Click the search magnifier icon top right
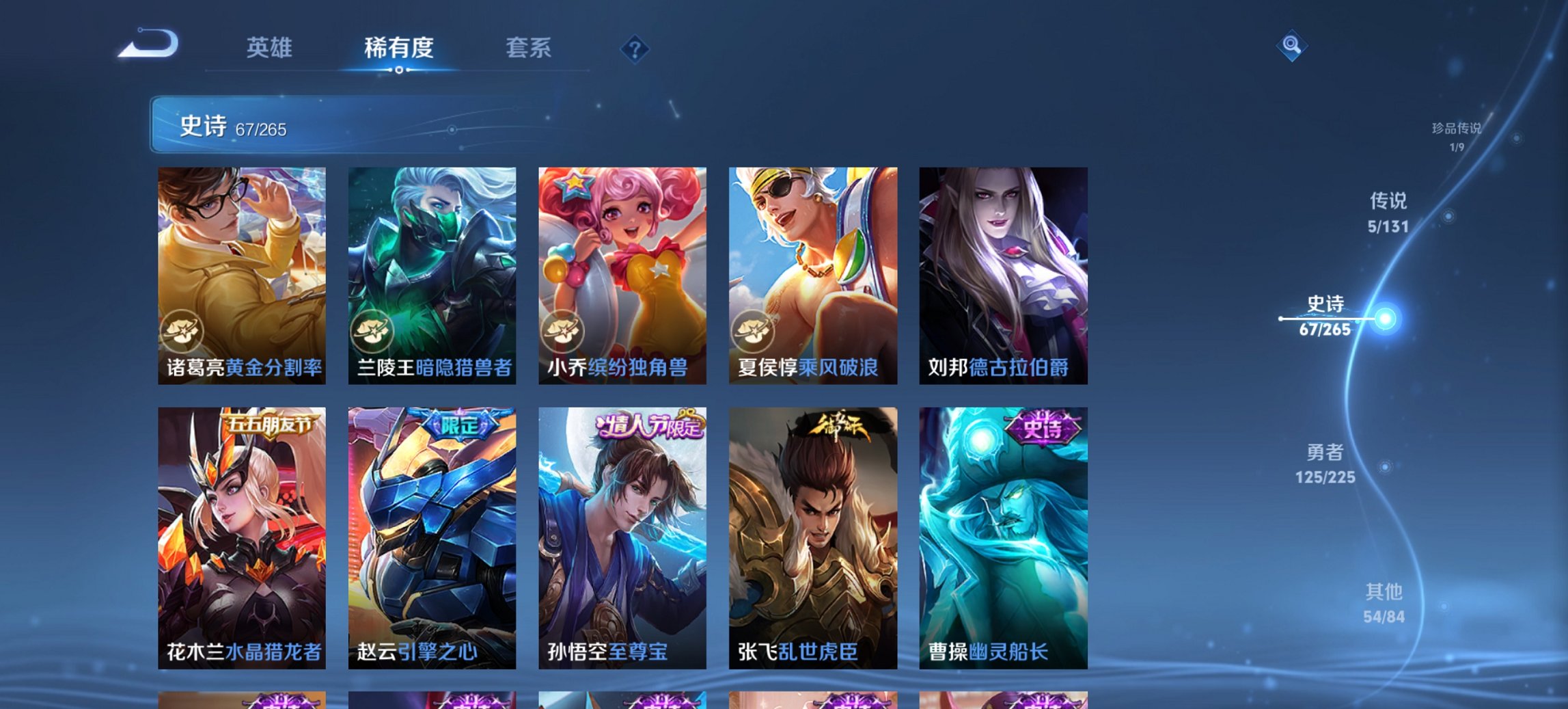Screen dimensions: 1568x709 [1291, 46]
